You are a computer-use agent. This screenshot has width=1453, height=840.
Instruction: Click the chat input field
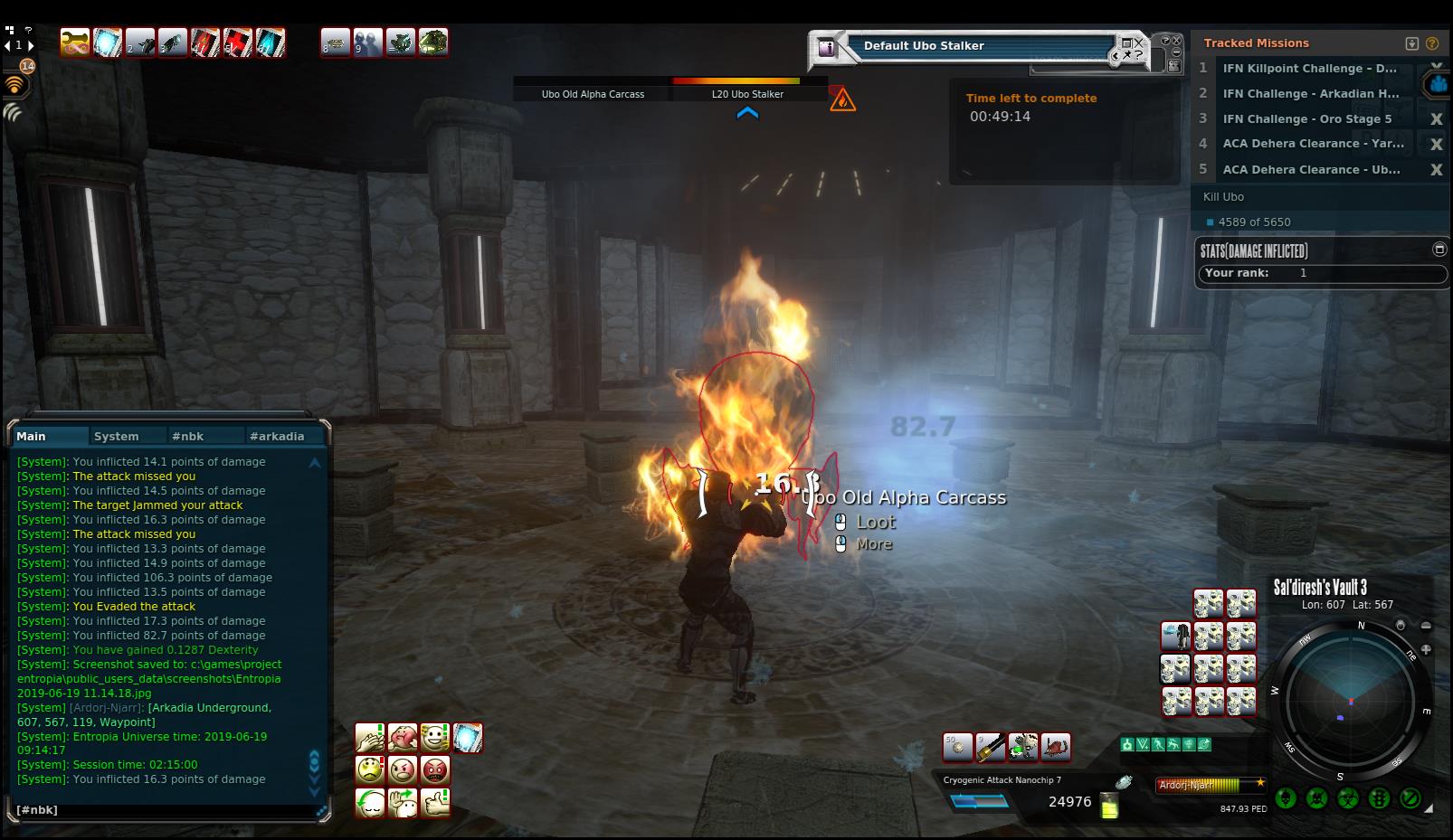(163, 810)
